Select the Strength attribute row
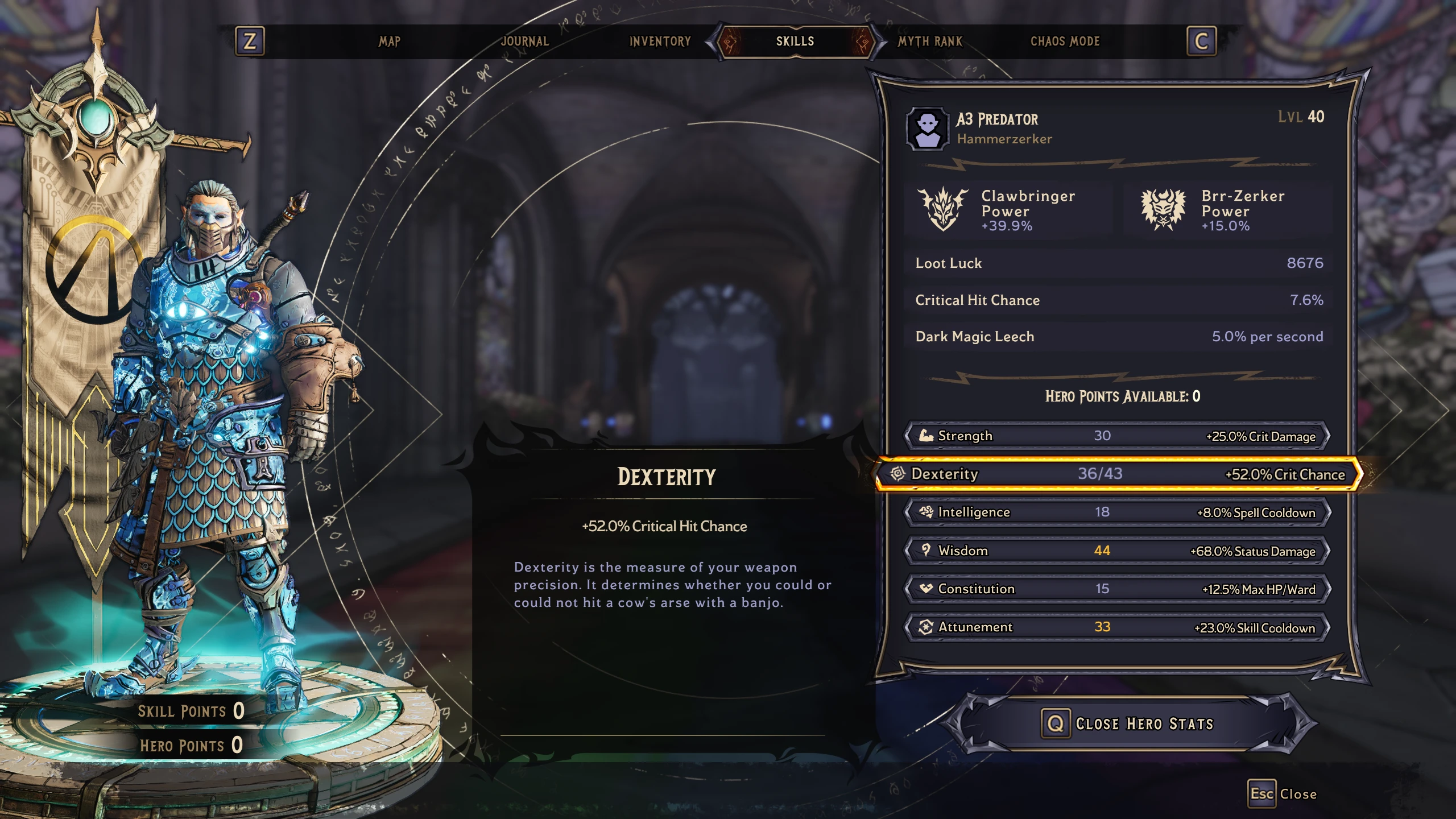Image resolution: width=1456 pixels, height=819 pixels. (x=1117, y=436)
